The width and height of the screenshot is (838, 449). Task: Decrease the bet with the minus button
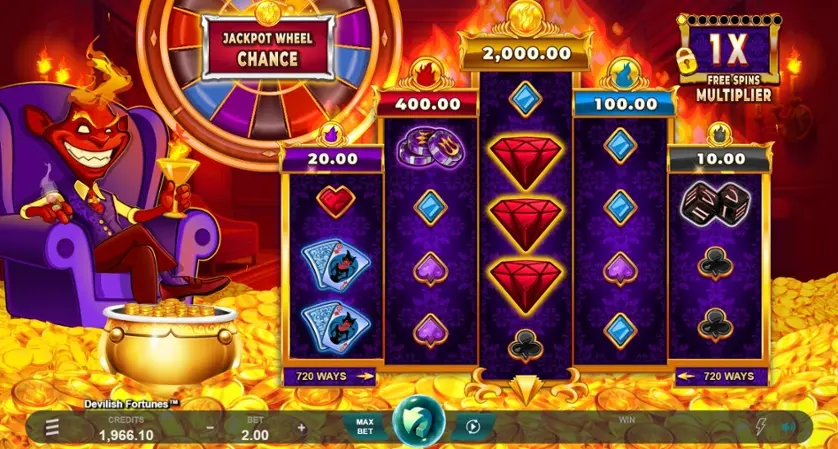click(210, 427)
